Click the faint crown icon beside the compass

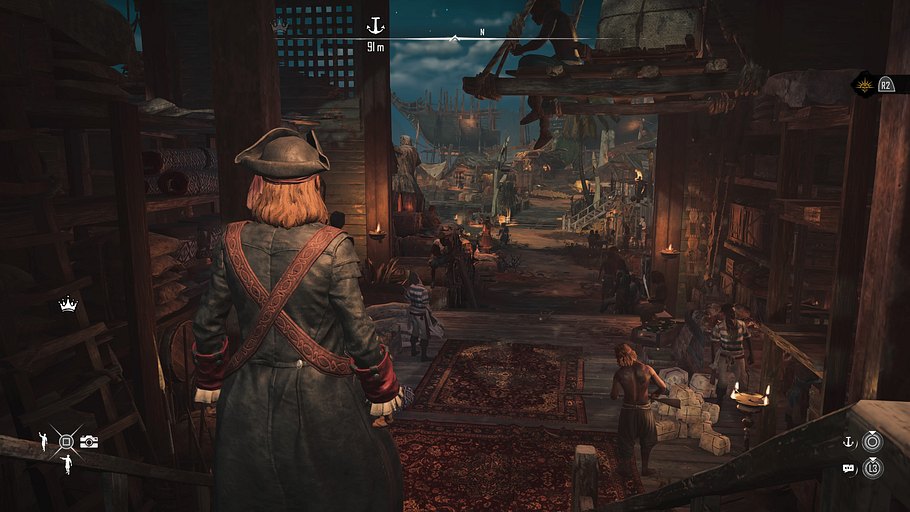(x=281, y=27)
